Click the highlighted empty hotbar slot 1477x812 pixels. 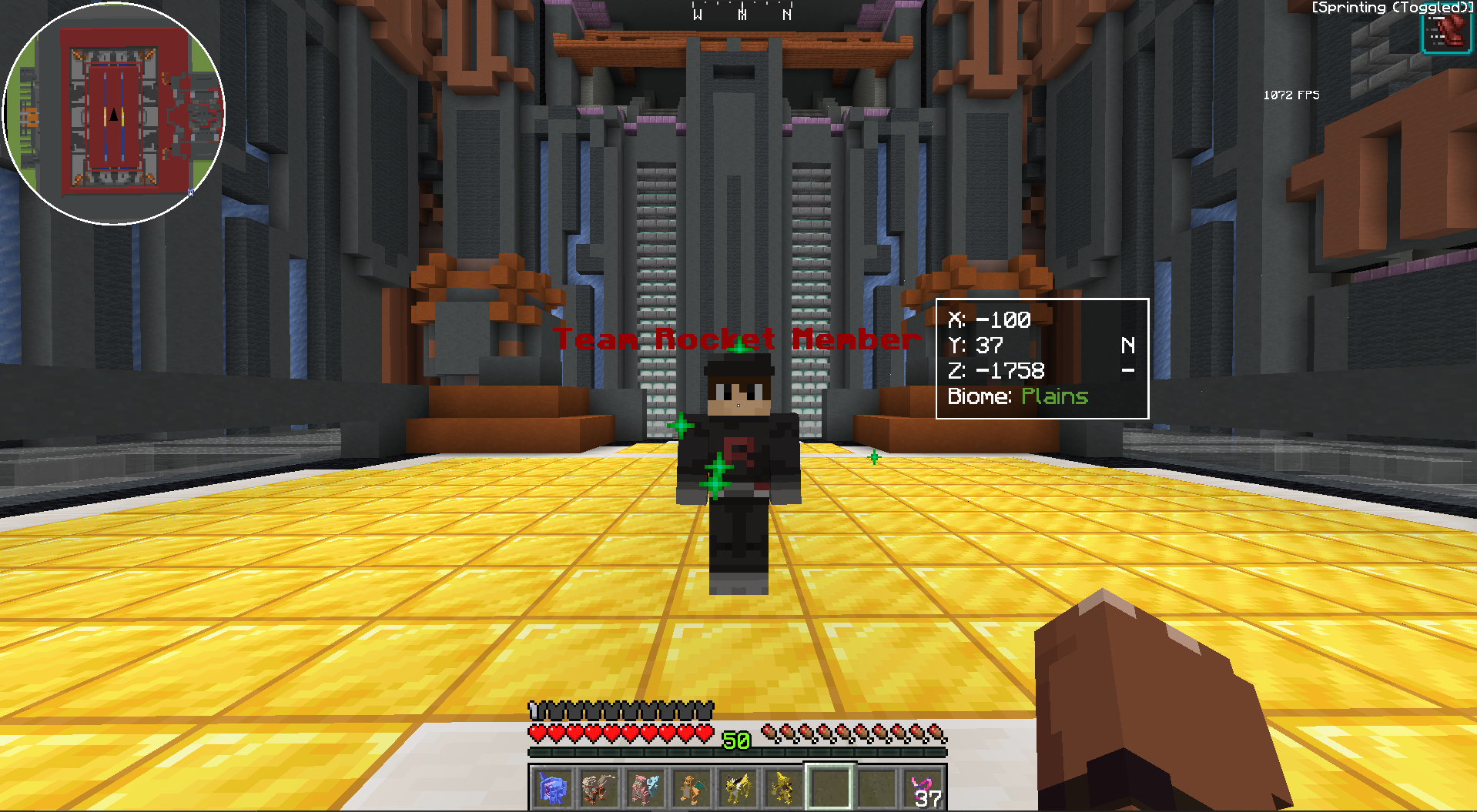tap(829, 788)
